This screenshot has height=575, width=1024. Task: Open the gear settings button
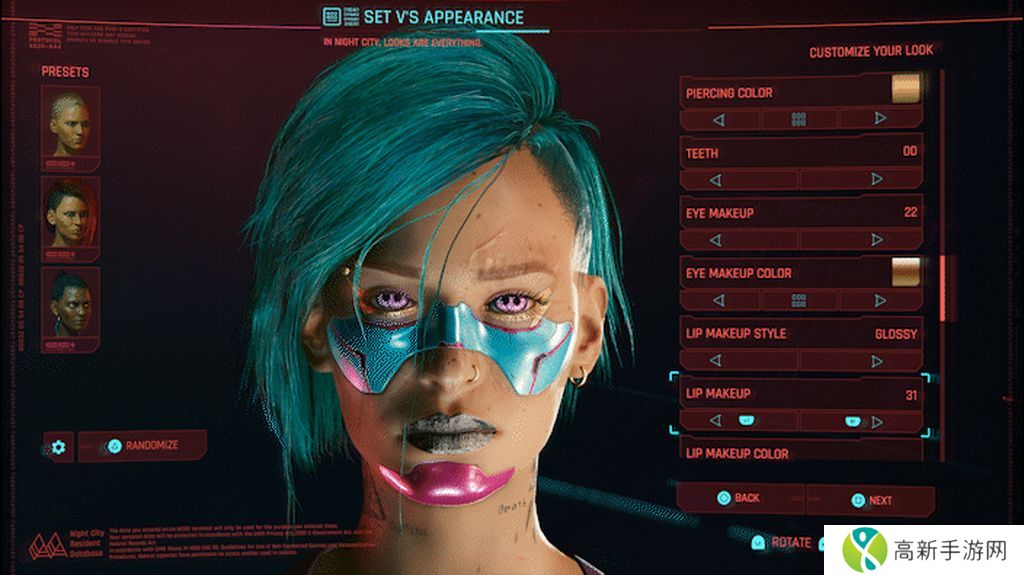pyautogui.click(x=58, y=446)
